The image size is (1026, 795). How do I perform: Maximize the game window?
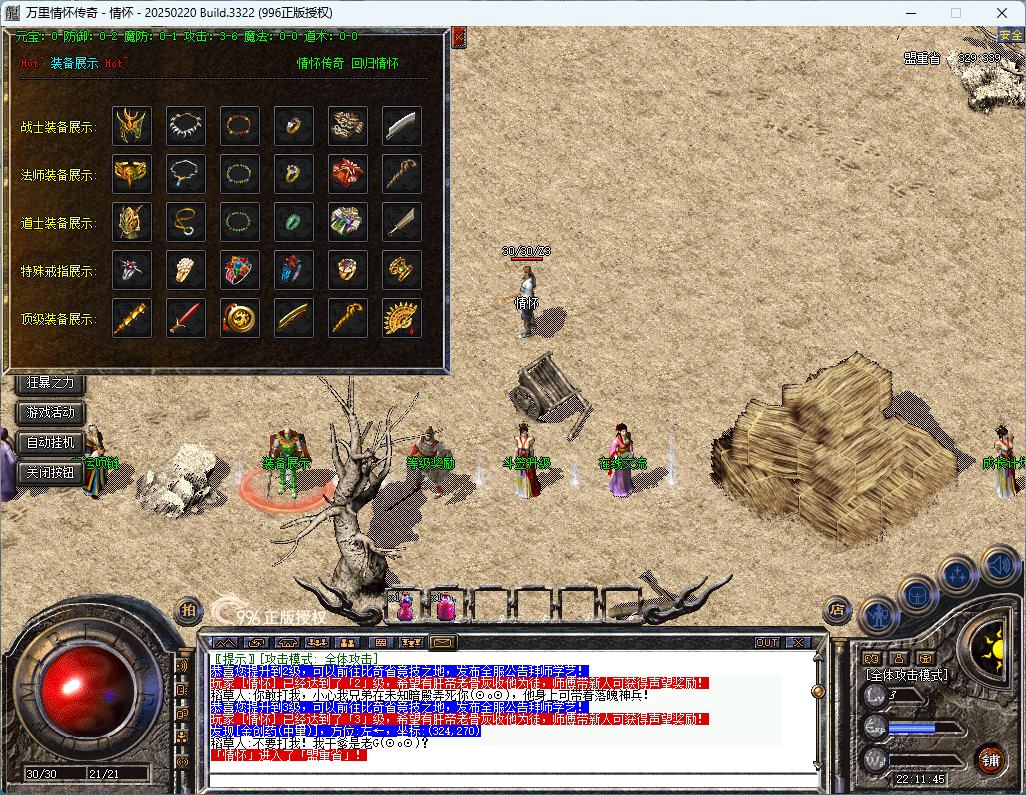tap(955, 12)
